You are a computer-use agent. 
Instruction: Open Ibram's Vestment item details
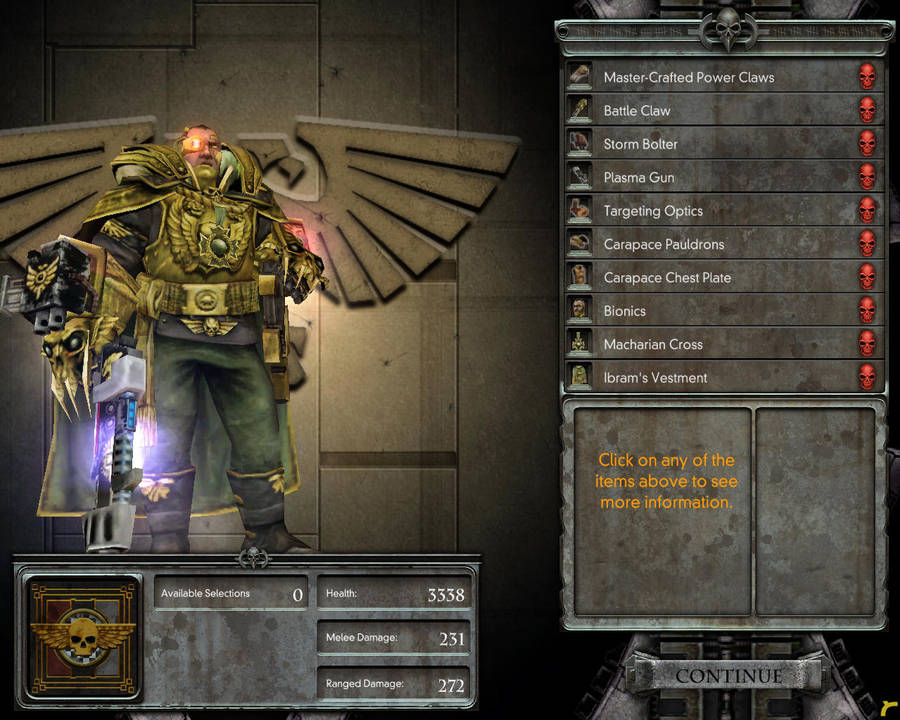pyautogui.click(x=655, y=378)
